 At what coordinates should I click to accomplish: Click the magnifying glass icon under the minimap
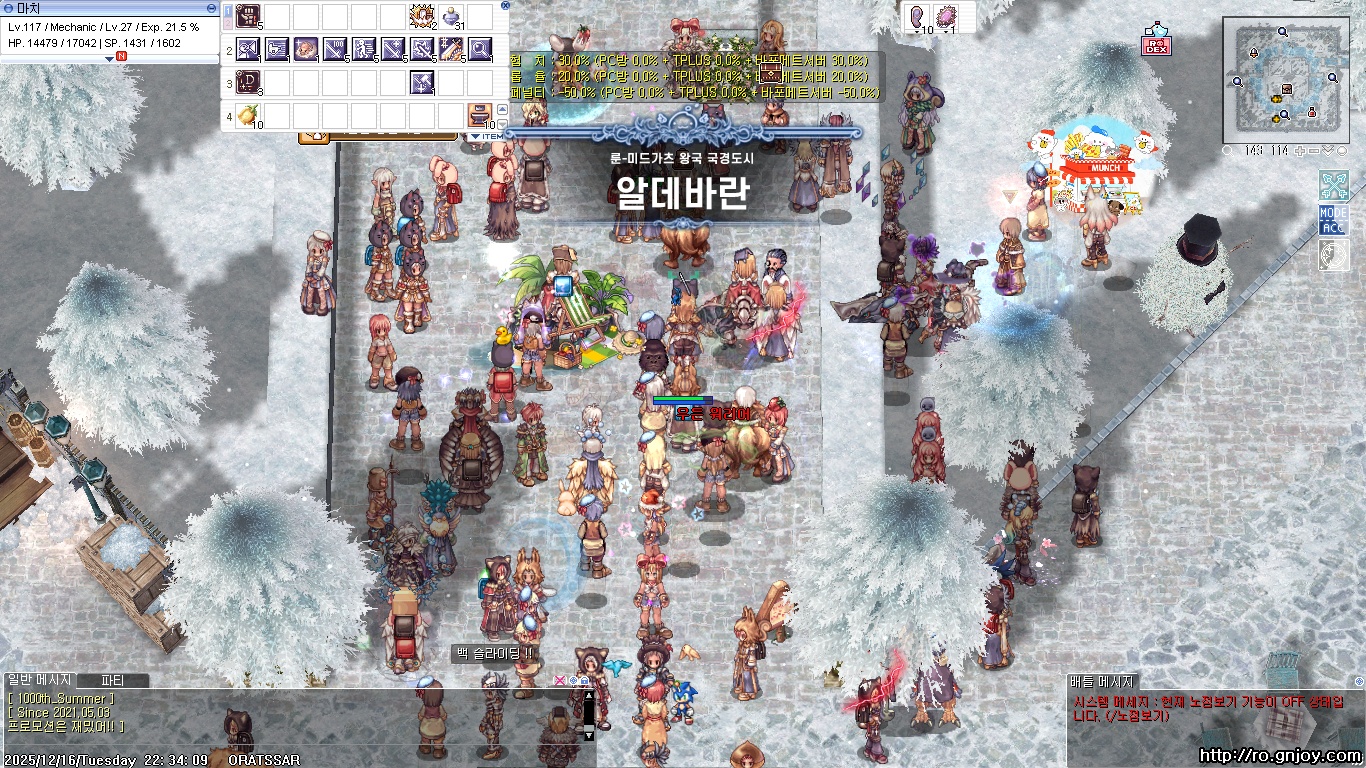click(x=1228, y=151)
